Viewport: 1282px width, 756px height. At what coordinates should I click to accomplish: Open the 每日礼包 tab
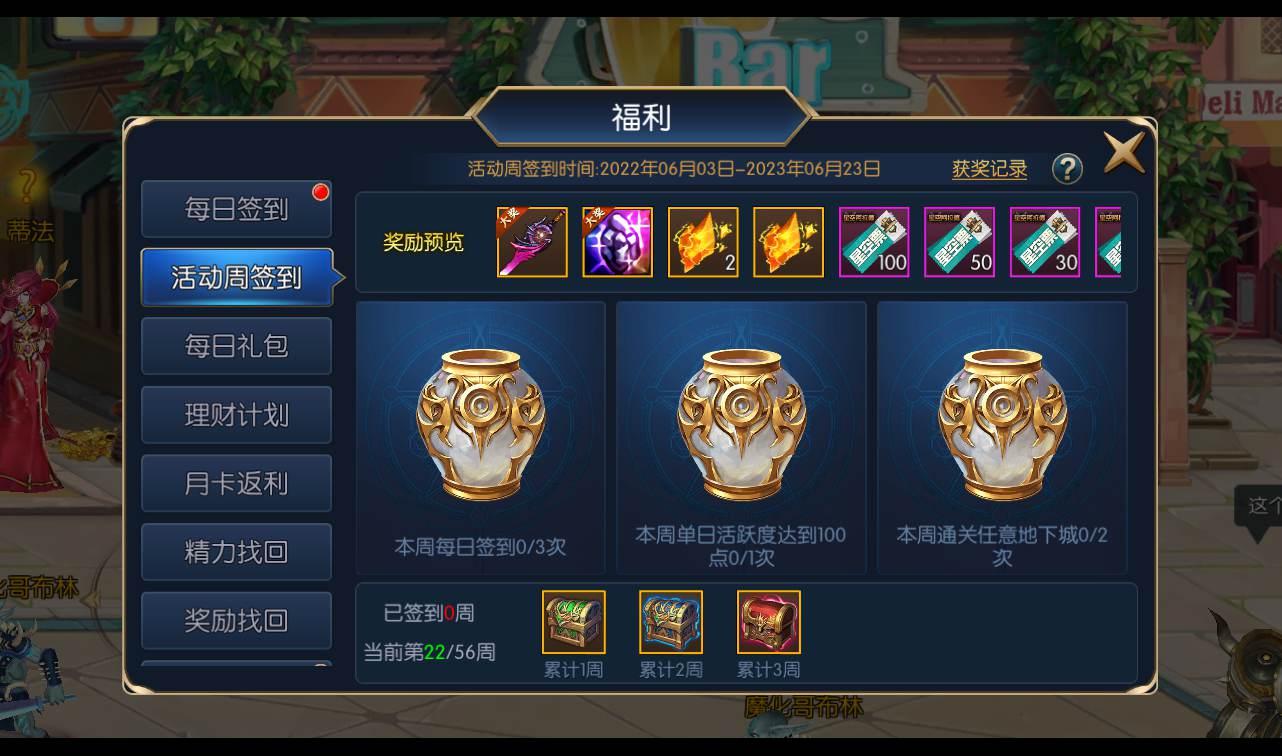pos(236,345)
